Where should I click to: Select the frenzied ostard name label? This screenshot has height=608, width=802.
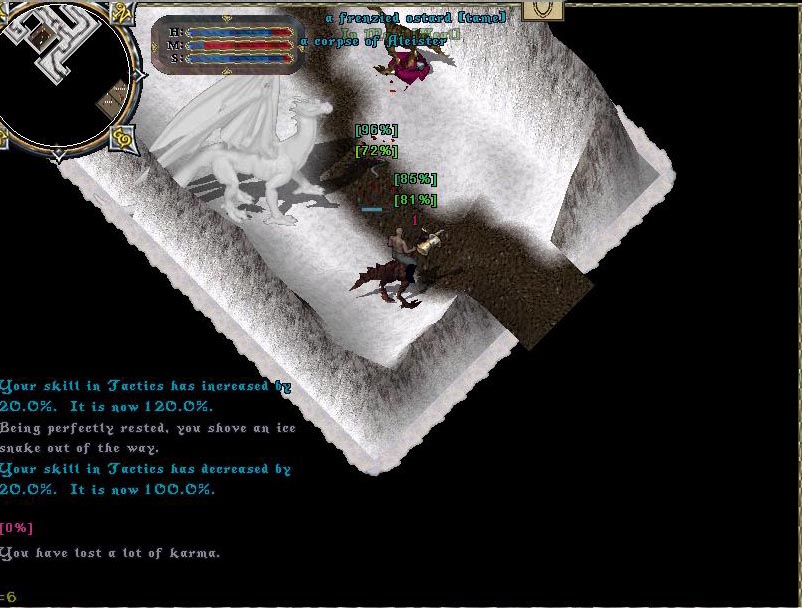pyautogui.click(x=415, y=17)
